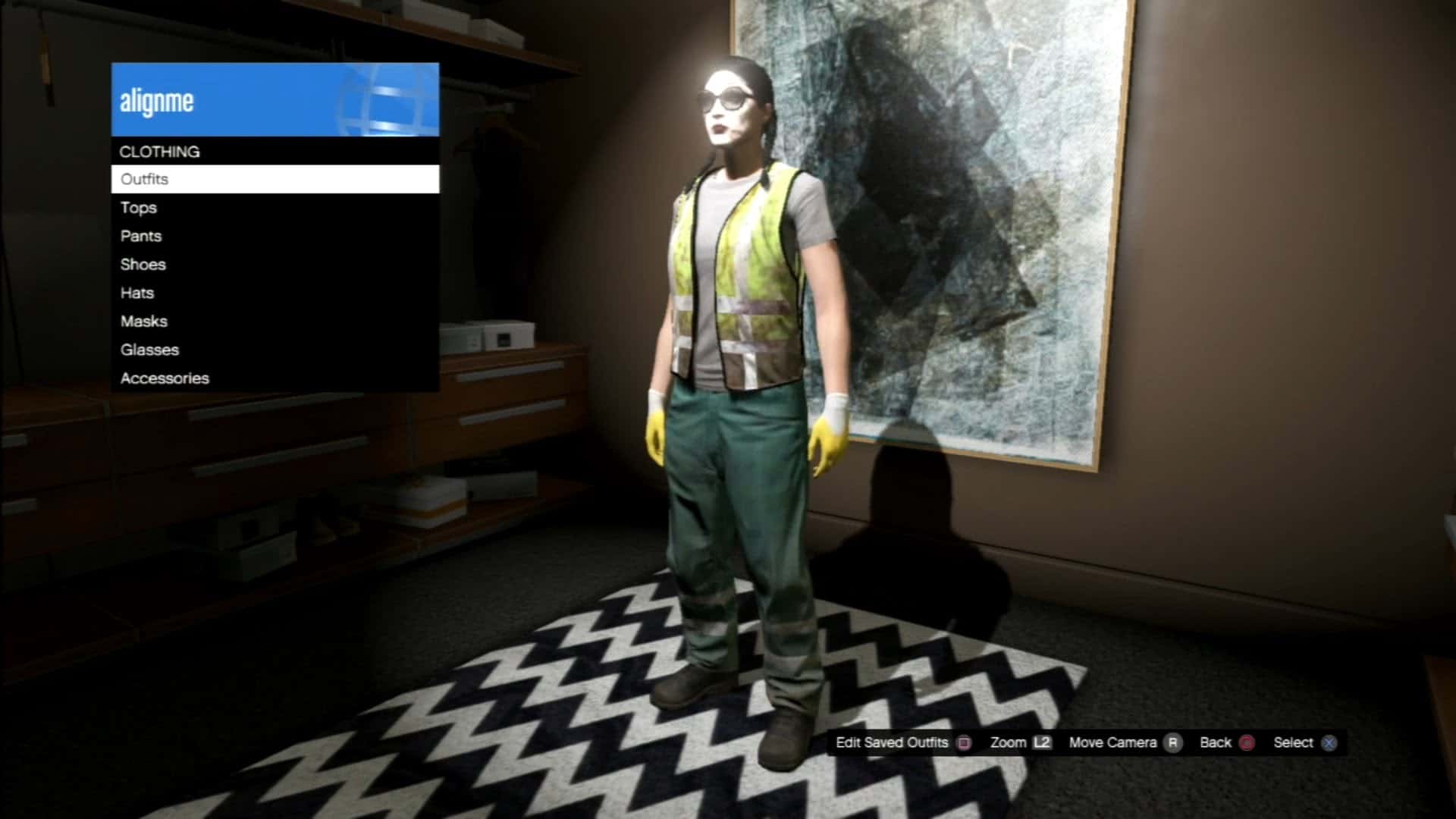Screen dimensions: 1456x819
Task: Click the square button icon beside Edit Saved Outfits
Action: (x=963, y=743)
